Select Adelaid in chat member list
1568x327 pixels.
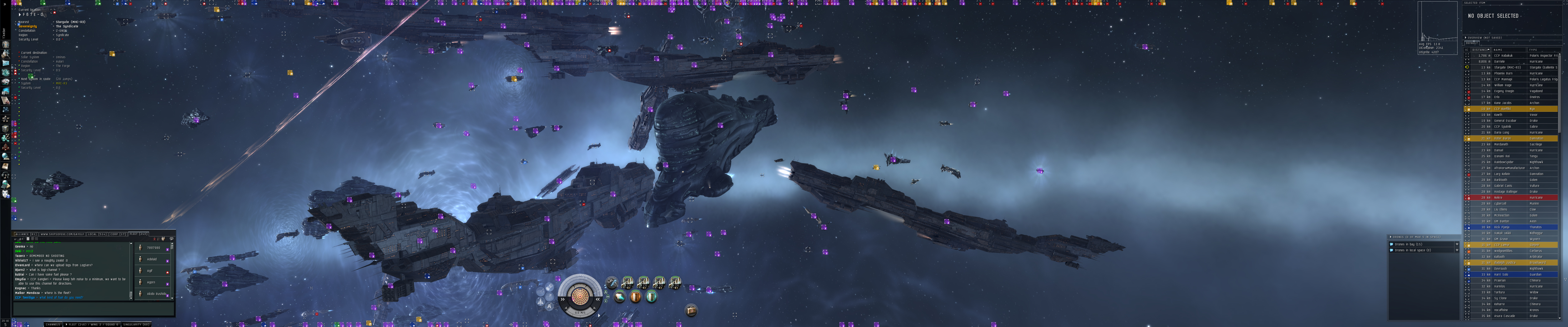pos(152,259)
